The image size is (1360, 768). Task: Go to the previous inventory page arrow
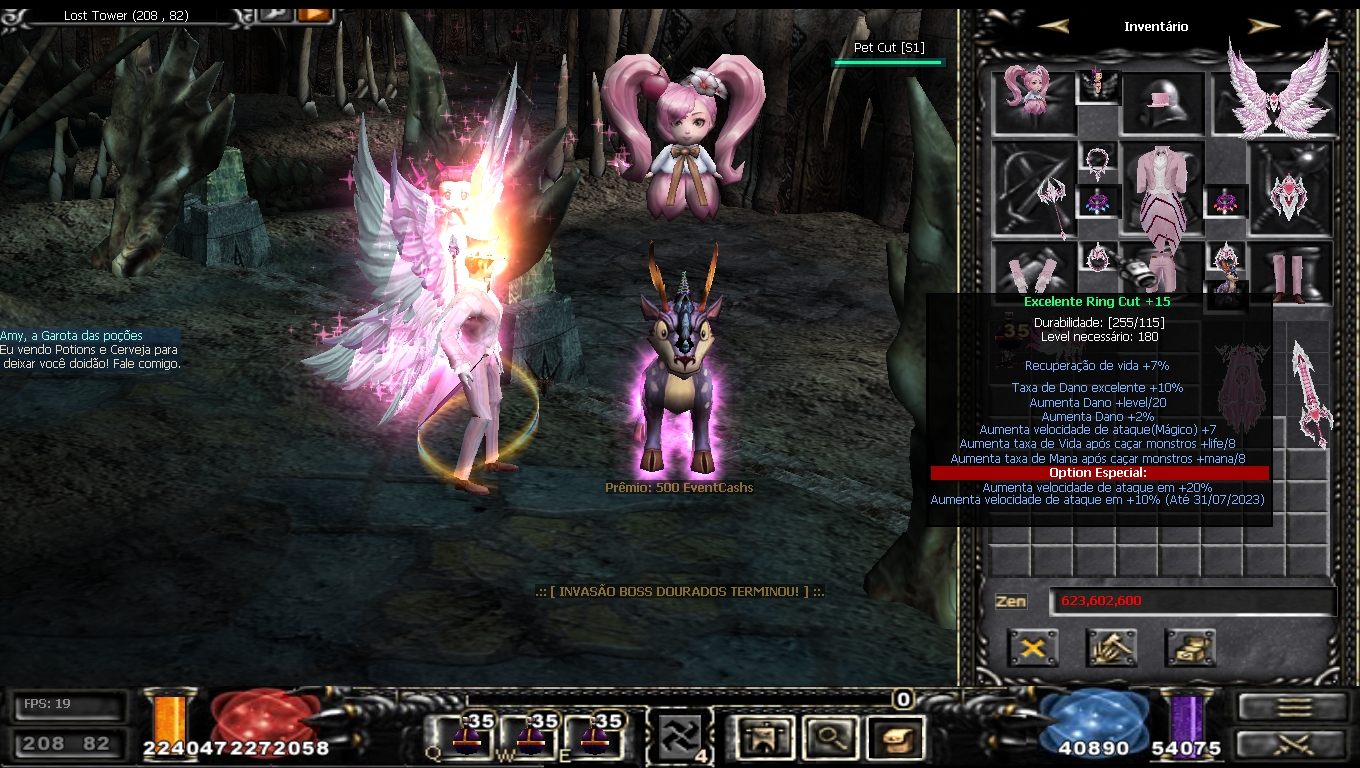coord(1053,26)
